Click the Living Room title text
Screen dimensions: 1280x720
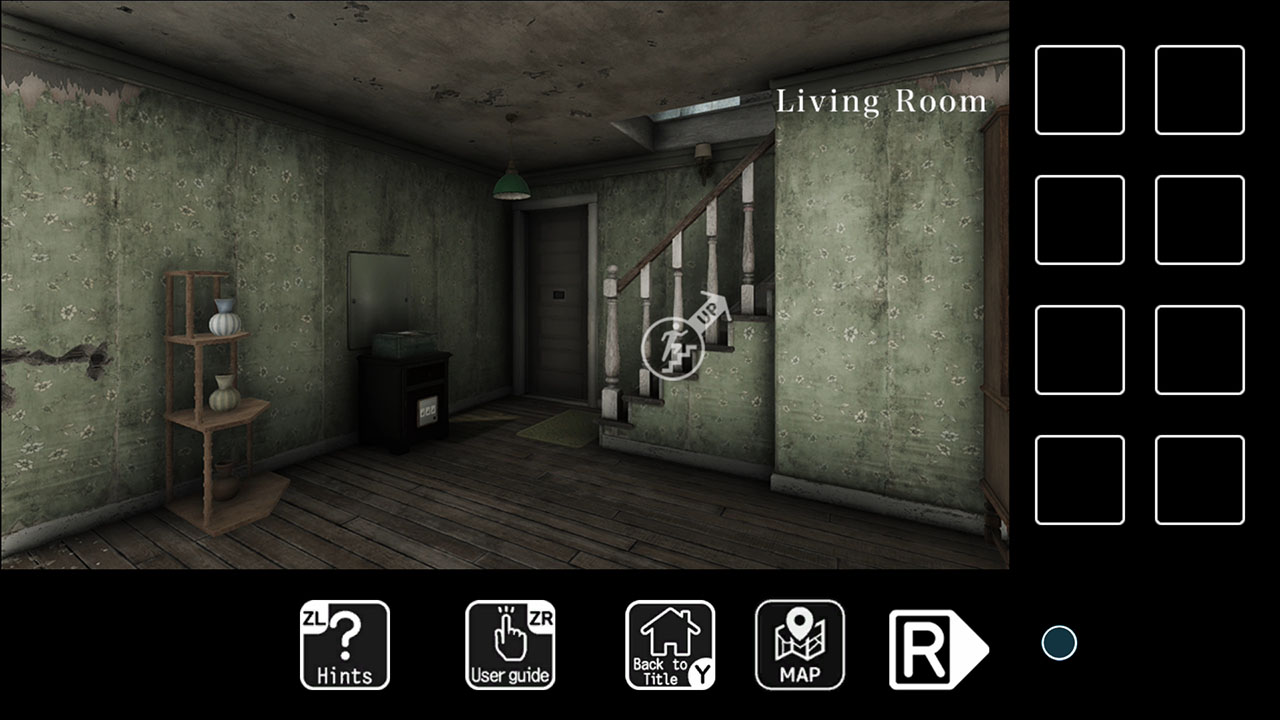(x=880, y=100)
